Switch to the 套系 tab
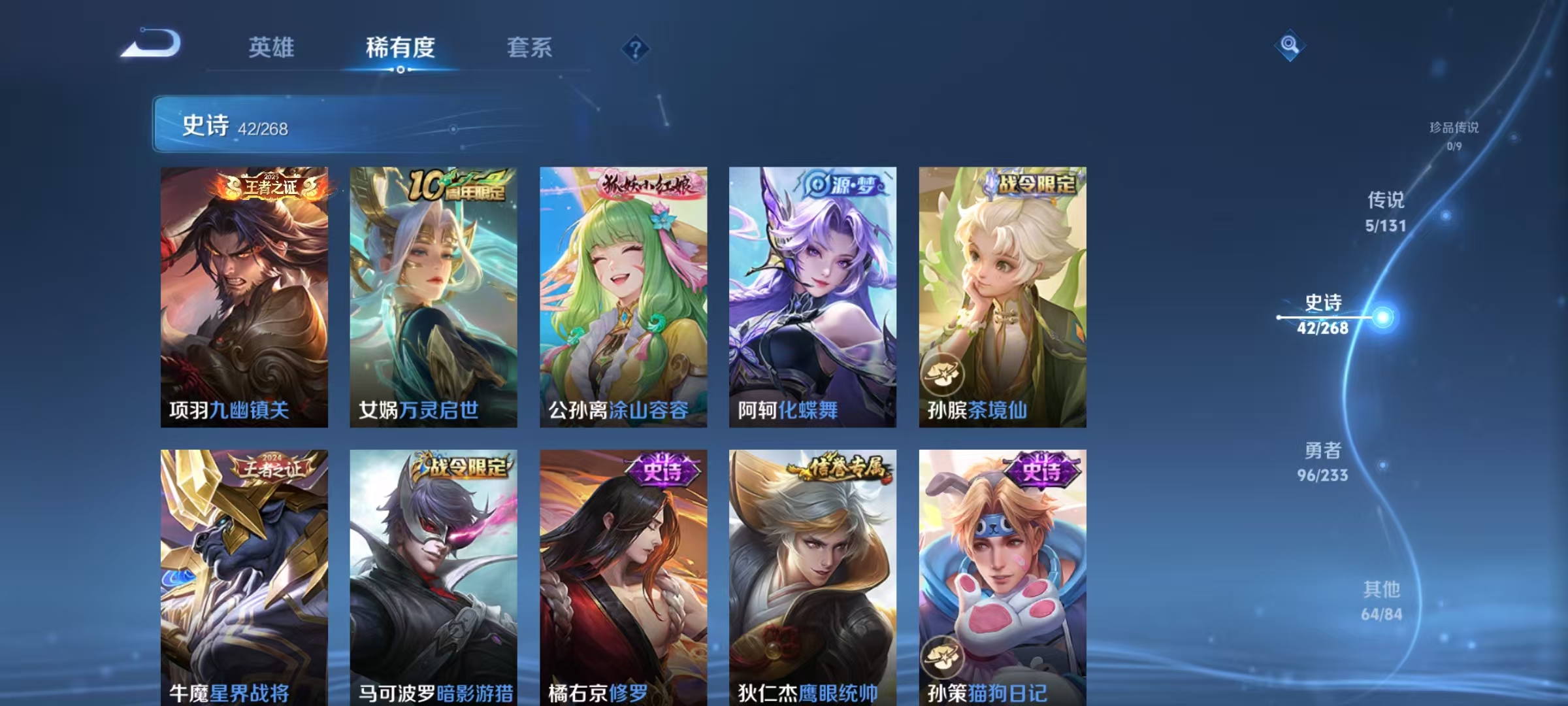 [x=529, y=47]
